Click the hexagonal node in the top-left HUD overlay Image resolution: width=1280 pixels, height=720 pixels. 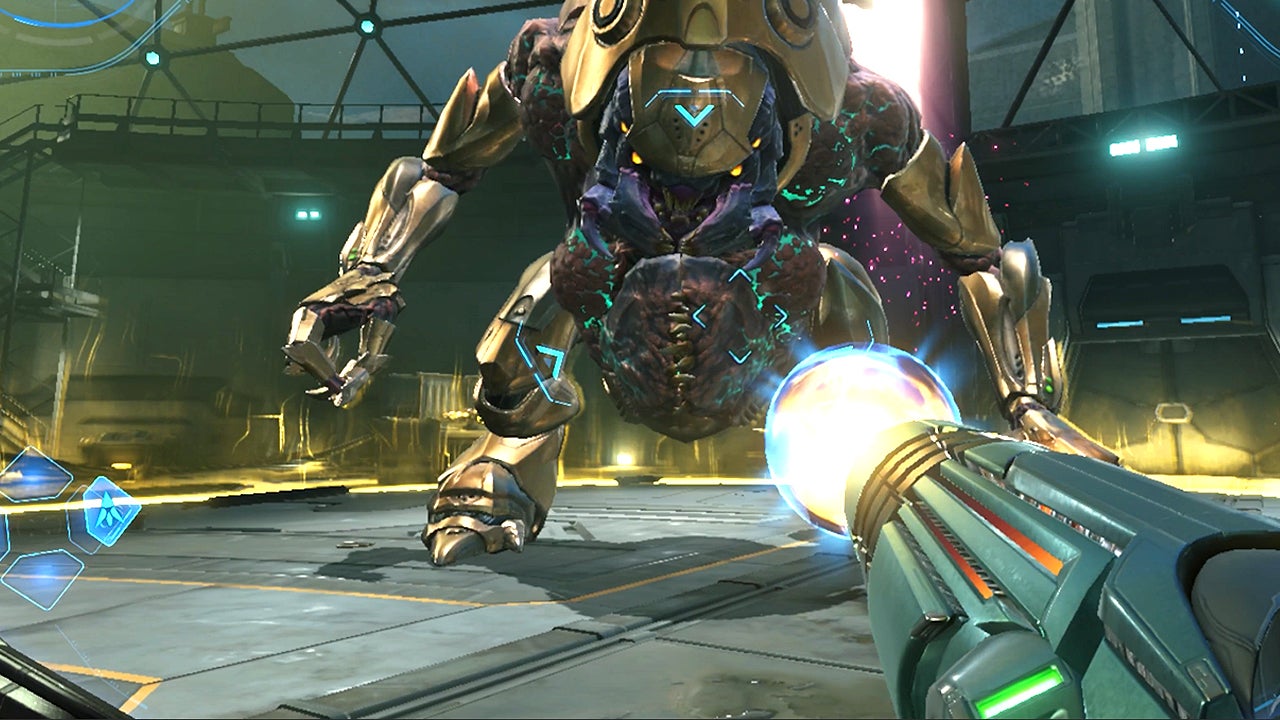click(152, 58)
